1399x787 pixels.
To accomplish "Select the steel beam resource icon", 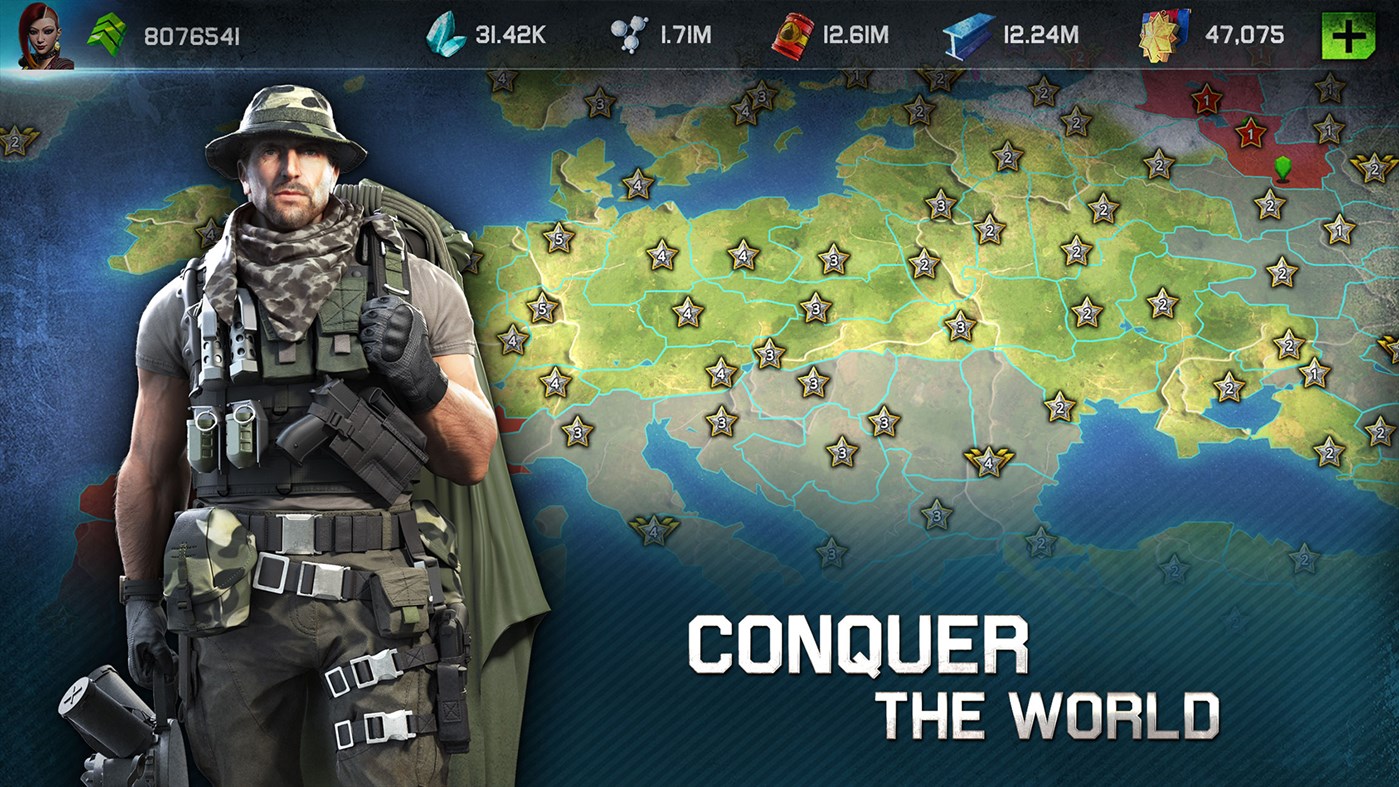I will pyautogui.click(x=965, y=30).
